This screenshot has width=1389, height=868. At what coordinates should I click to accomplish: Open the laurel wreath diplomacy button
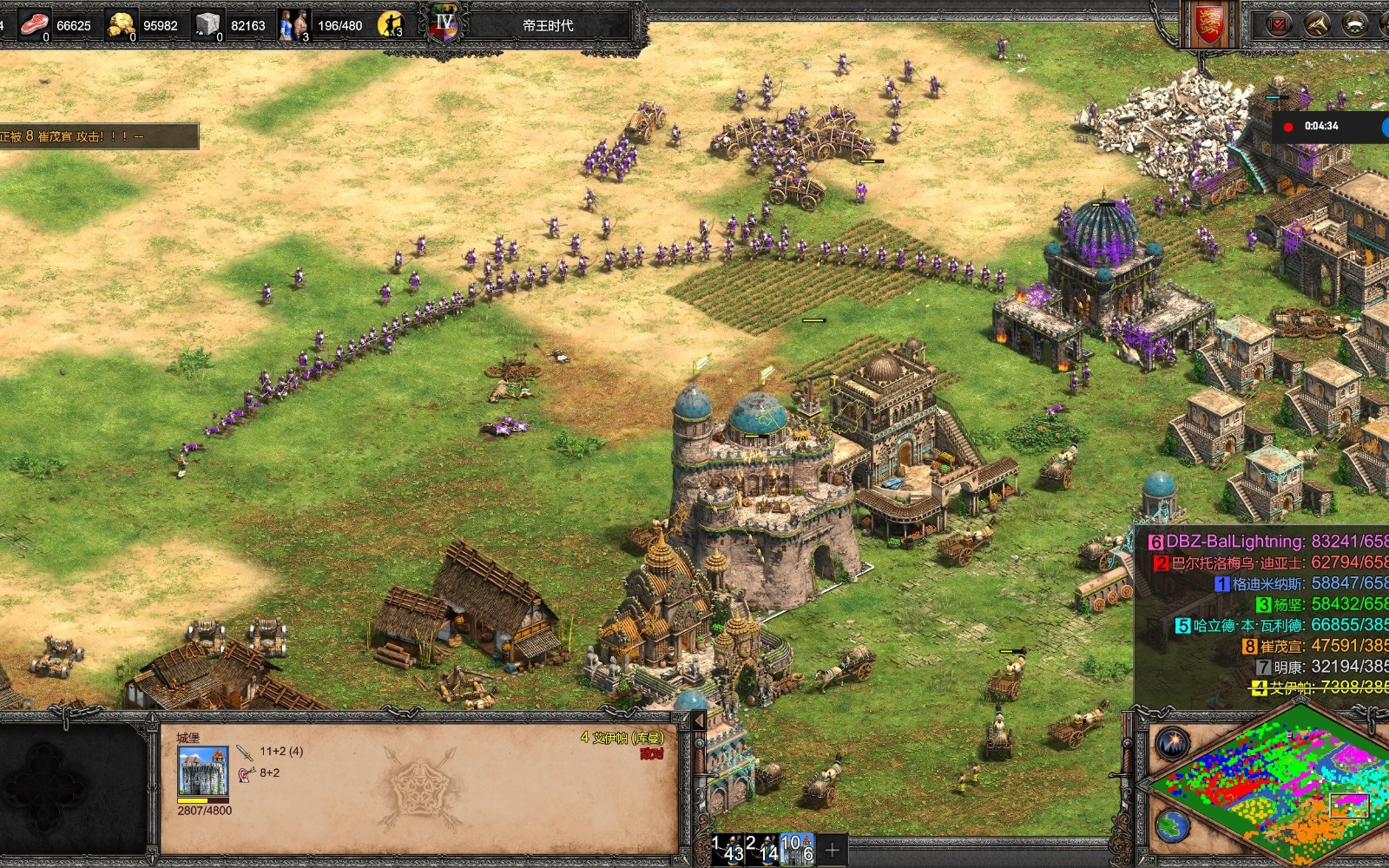1355,24
